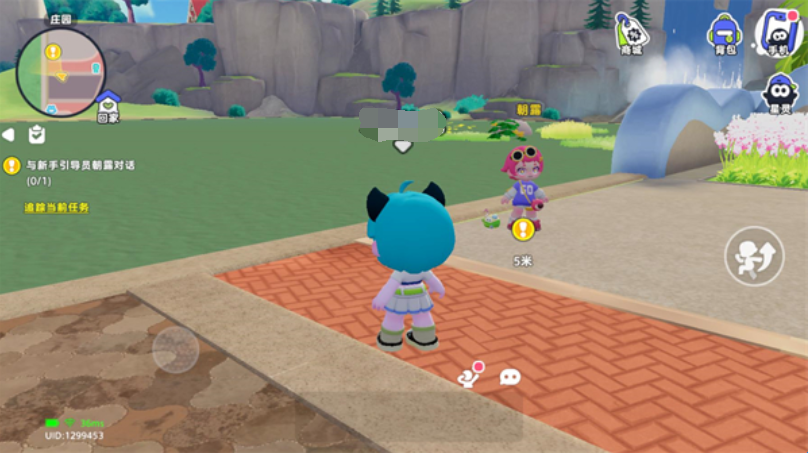Click the circular minimap
This screenshot has width=808, height=453.
60,72
